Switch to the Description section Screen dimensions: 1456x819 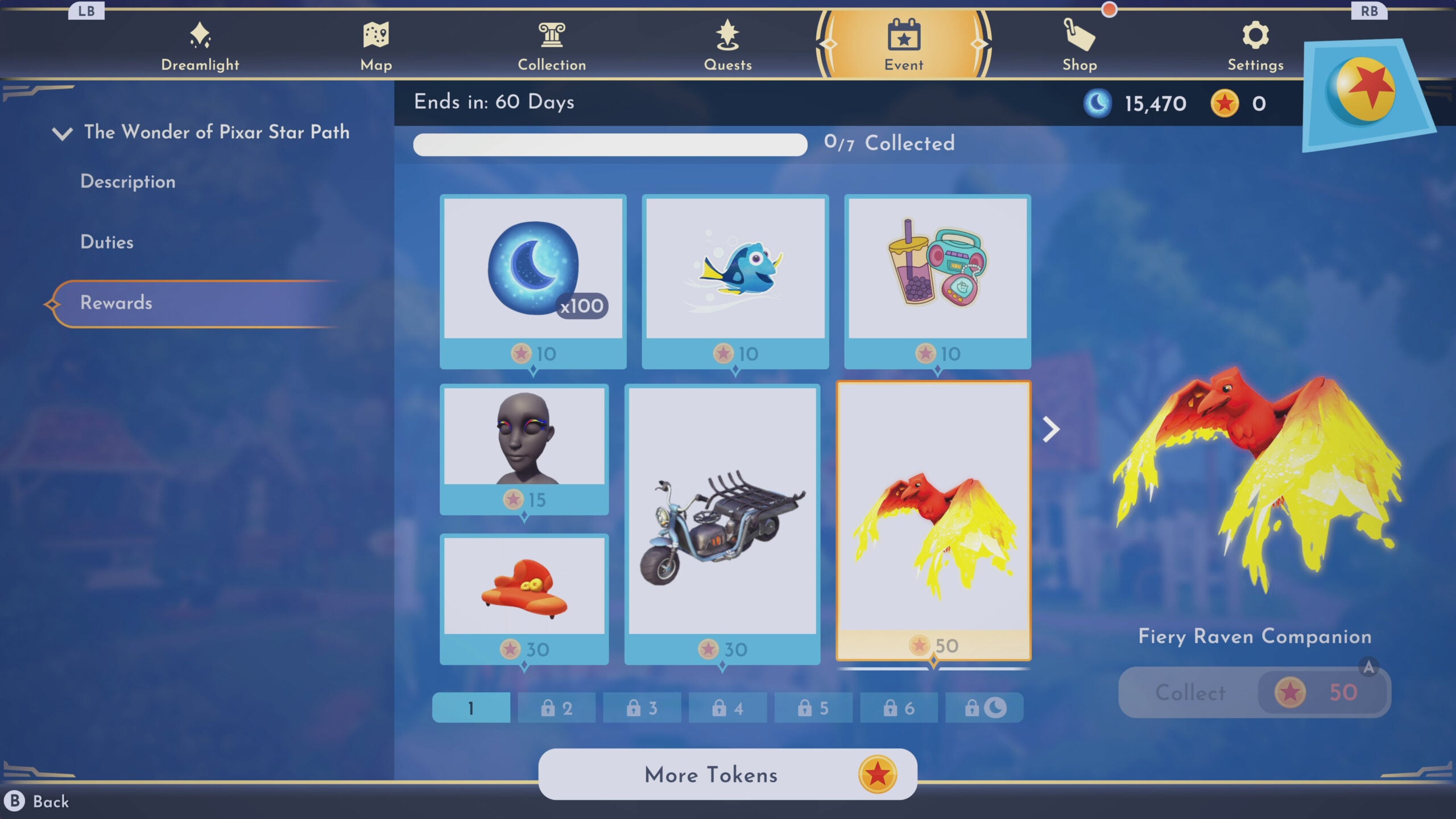tap(127, 181)
